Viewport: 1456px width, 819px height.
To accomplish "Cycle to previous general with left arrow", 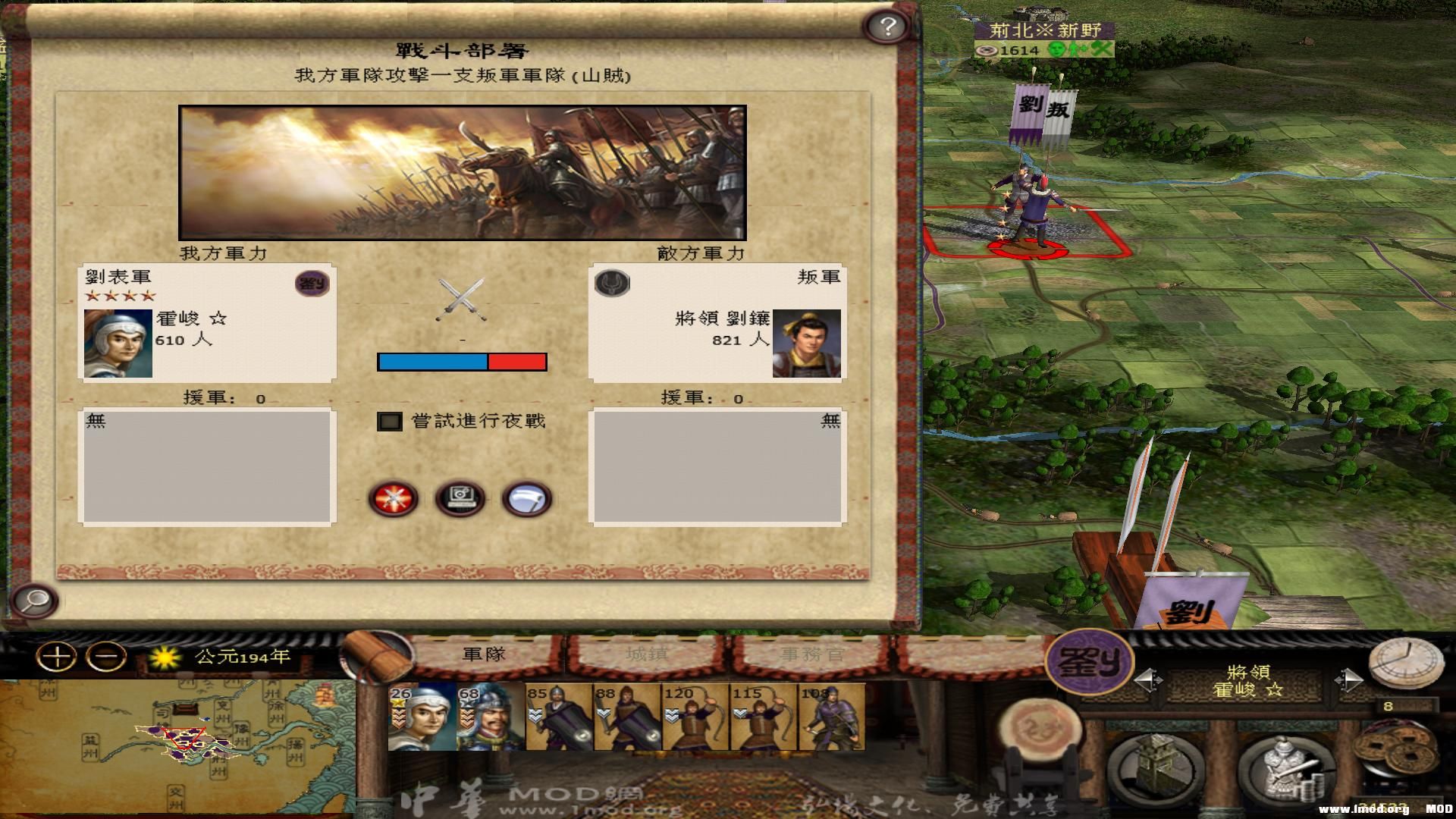I will (x=1145, y=679).
